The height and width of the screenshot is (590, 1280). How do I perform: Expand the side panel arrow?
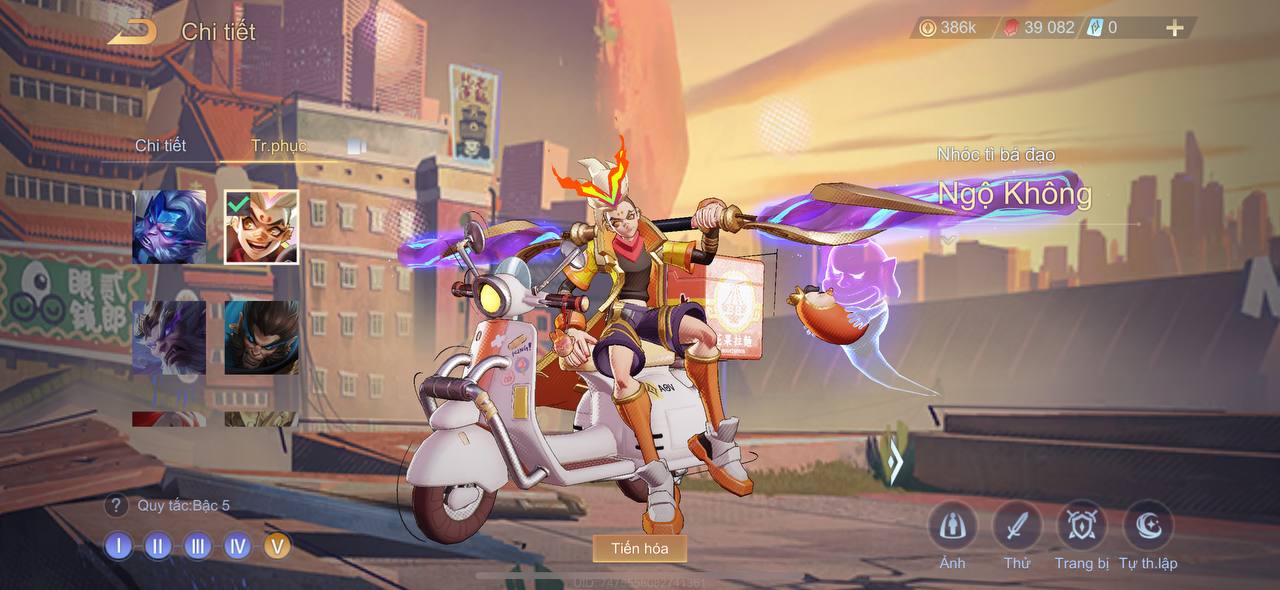coord(895,462)
